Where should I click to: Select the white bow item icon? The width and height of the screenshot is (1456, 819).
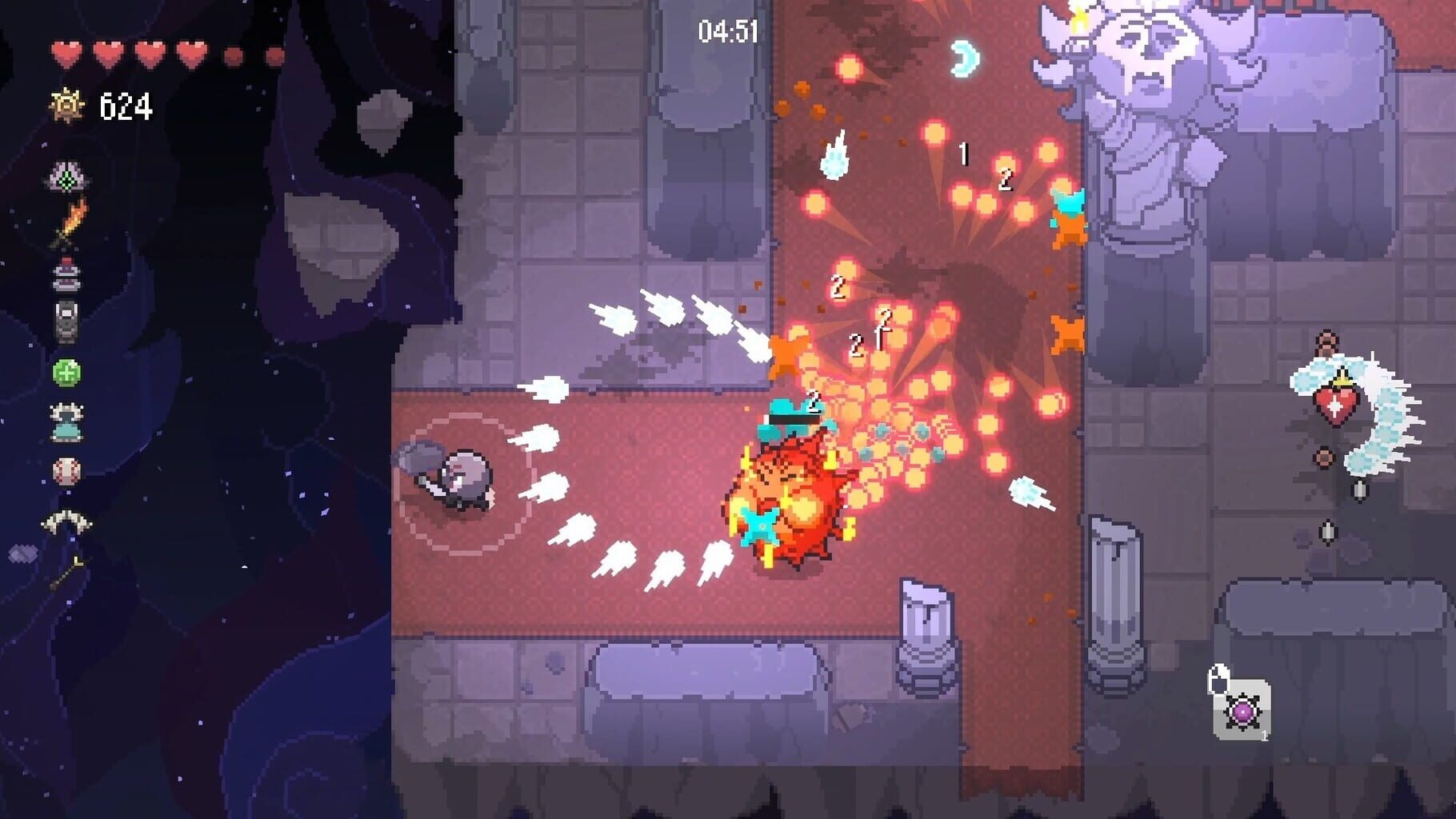[x=68, y=520]
